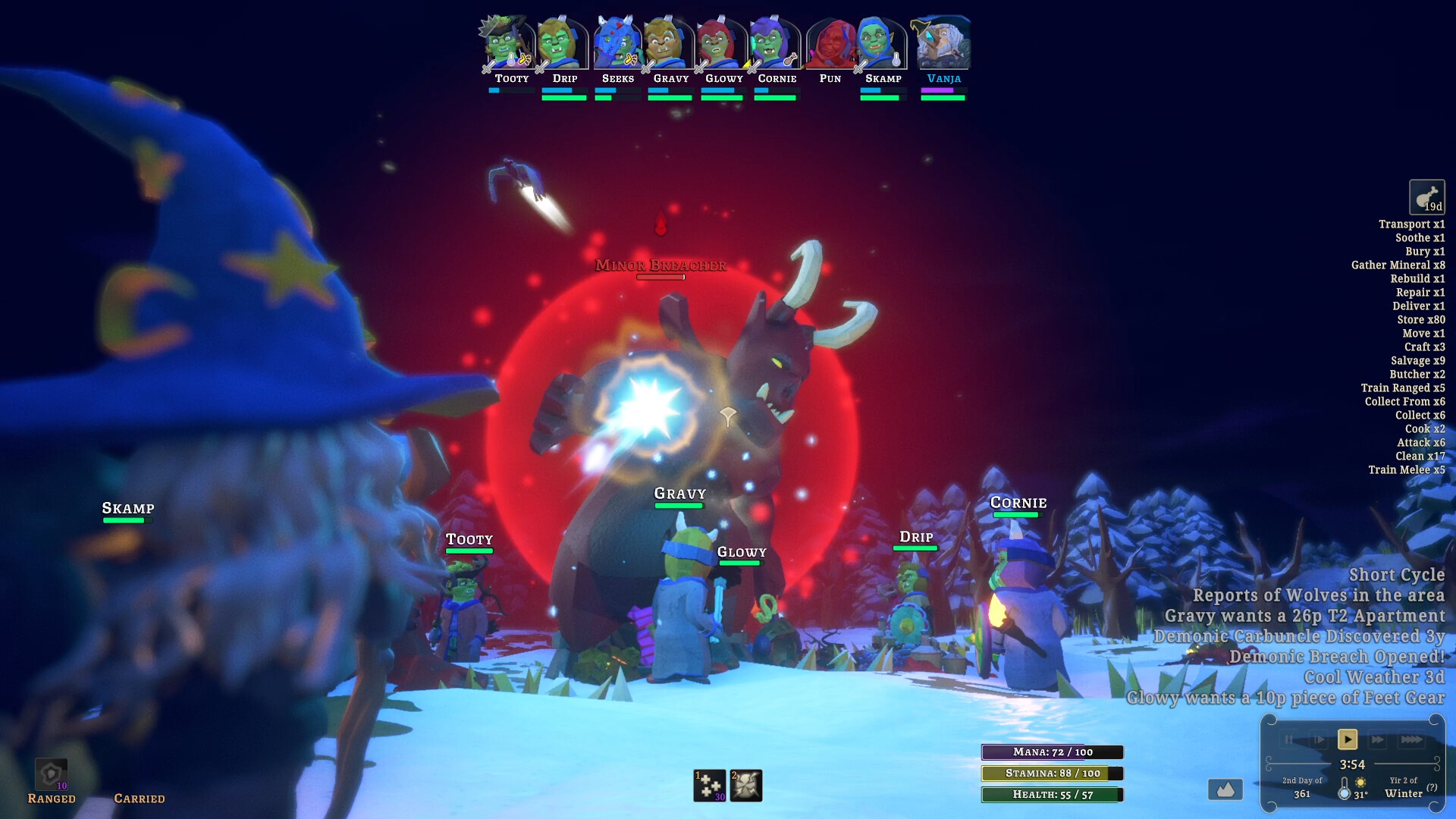Open the task log flask icon showing 19d

pos(1427,198)
